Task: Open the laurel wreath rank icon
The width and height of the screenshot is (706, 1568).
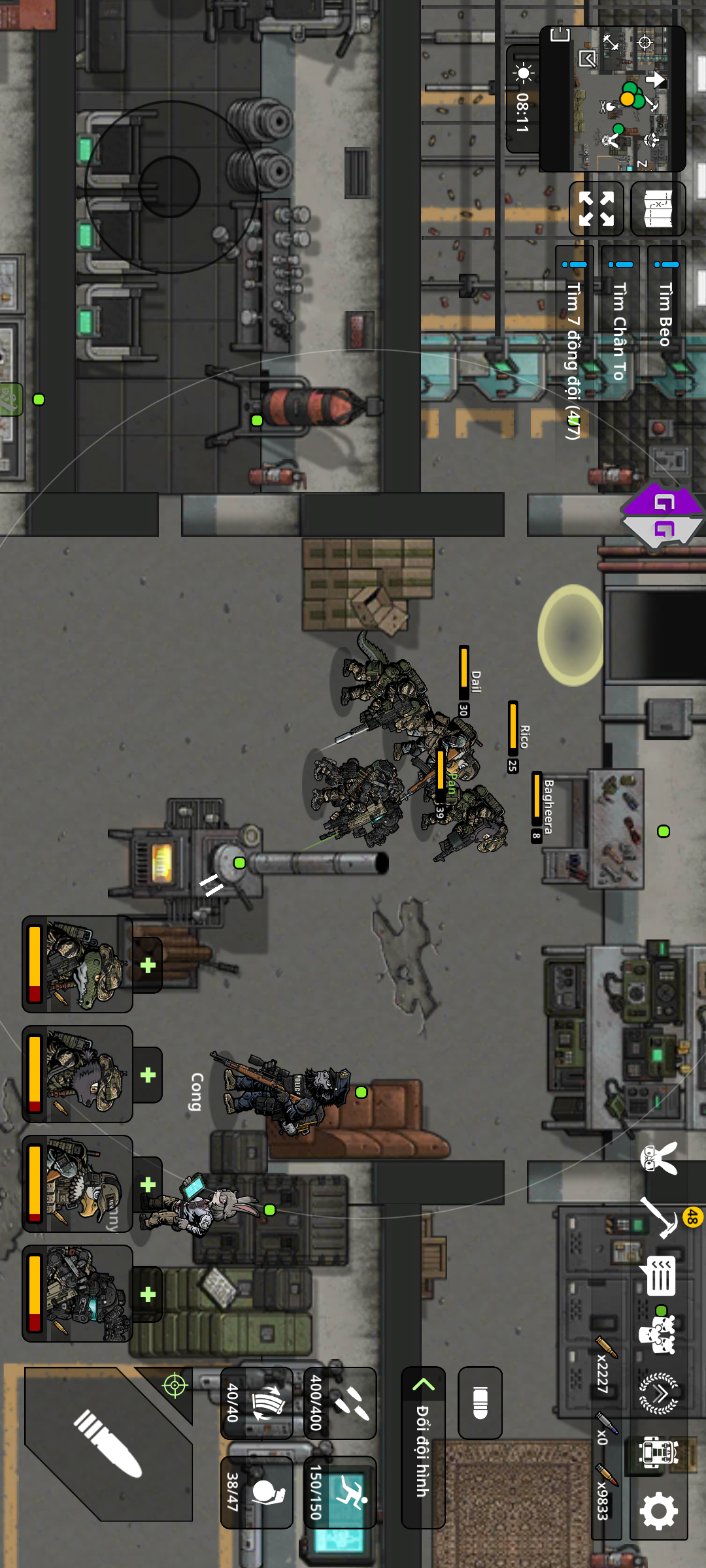Action: 658,1393
